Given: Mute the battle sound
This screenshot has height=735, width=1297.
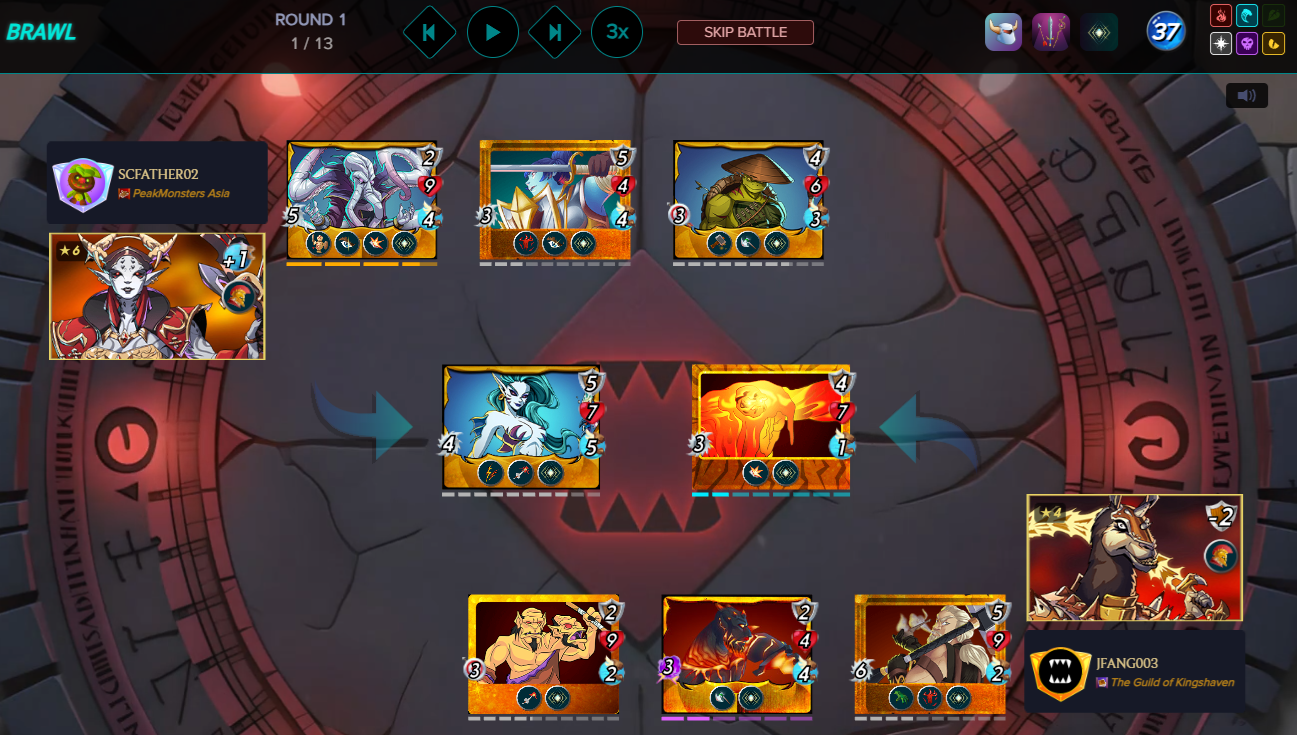Looking at the screenshot, I should tap(1246, 96).
